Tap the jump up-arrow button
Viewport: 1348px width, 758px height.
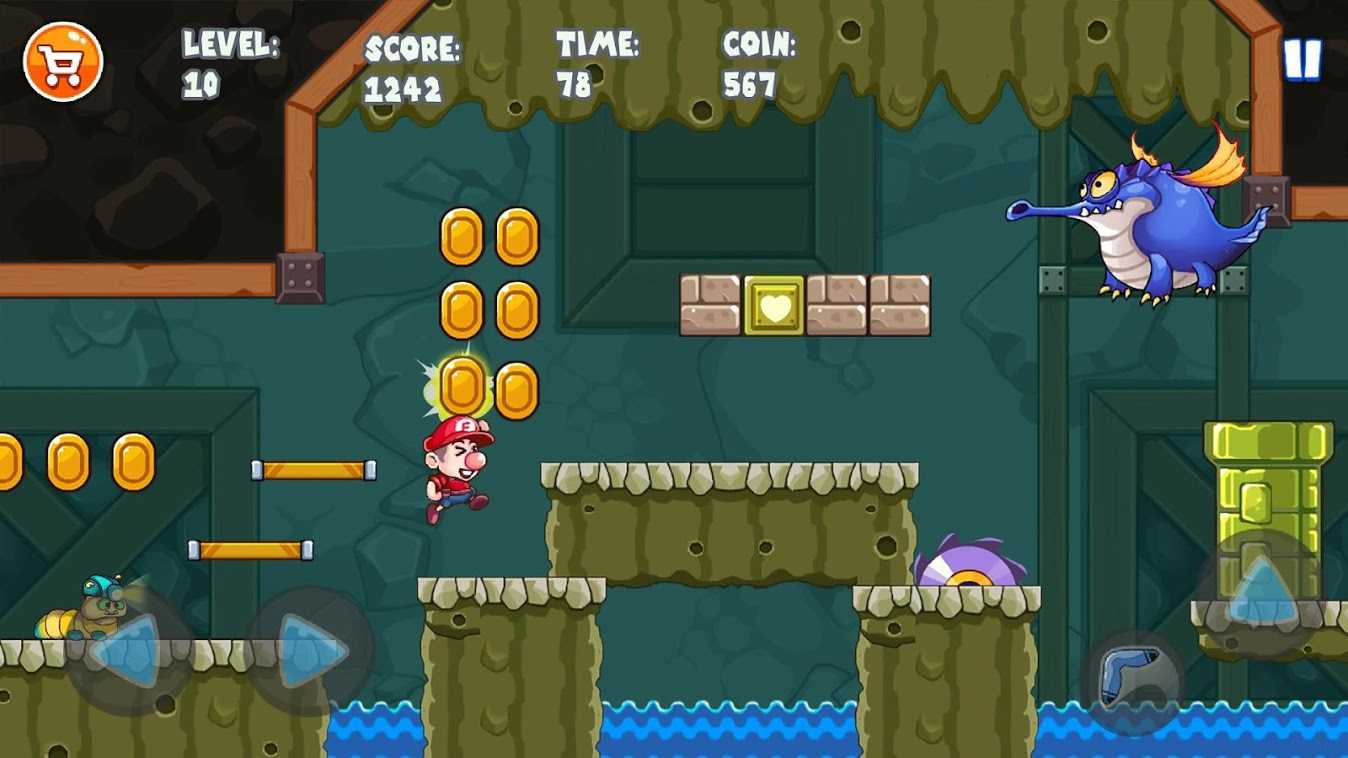click(1260, 591)
